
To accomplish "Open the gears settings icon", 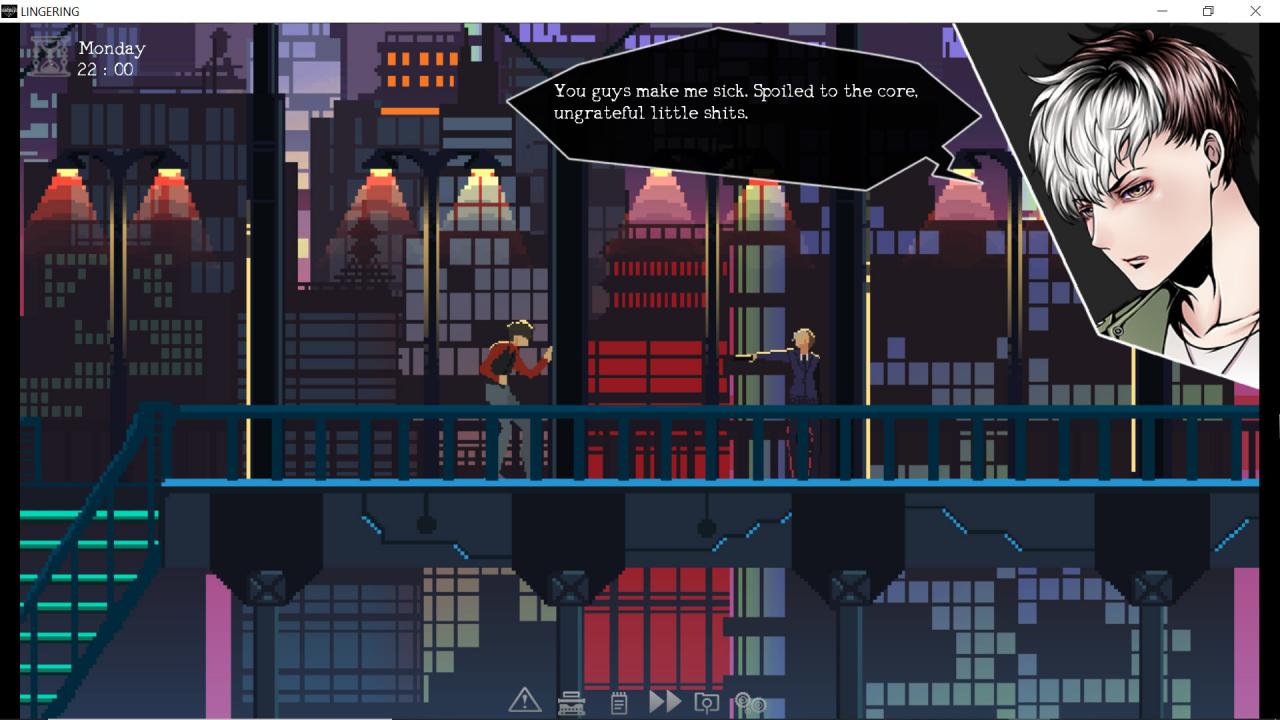I will click(750, 703).
